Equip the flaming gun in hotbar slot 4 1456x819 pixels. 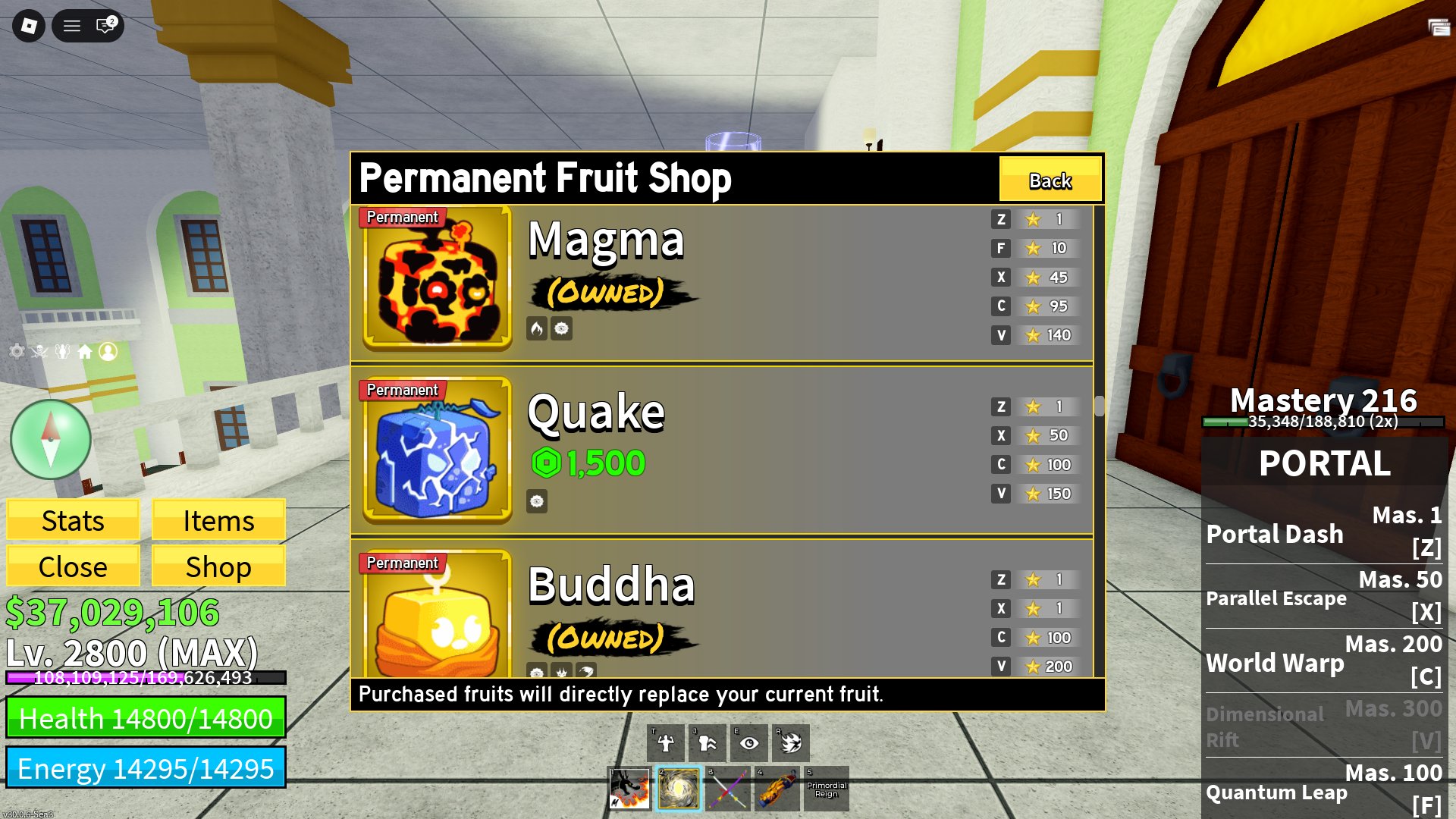[x=776, y=789]
